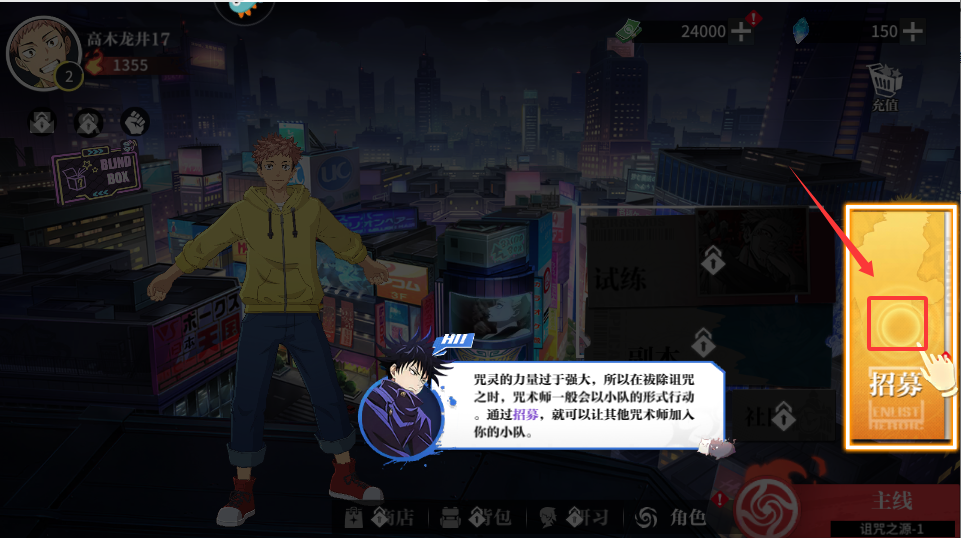The width and height of the screenshot is (961, 538).
Task: Tap the blue mascot icon at top
Action: [245, 8]
